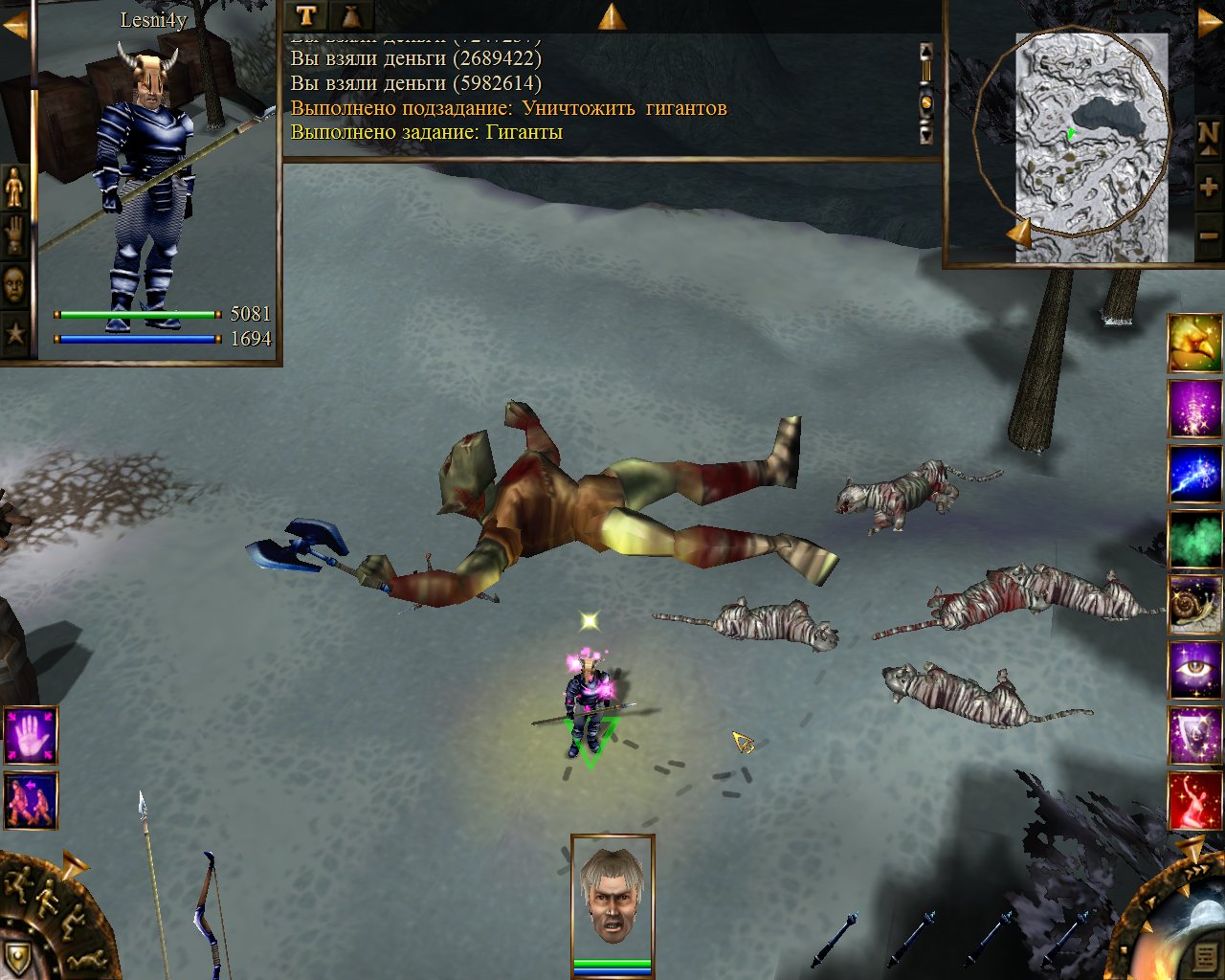The height and width of the screenshot is (980, 1225).
Task: Cast the blue lightning spell
Action: [1194, 474]
